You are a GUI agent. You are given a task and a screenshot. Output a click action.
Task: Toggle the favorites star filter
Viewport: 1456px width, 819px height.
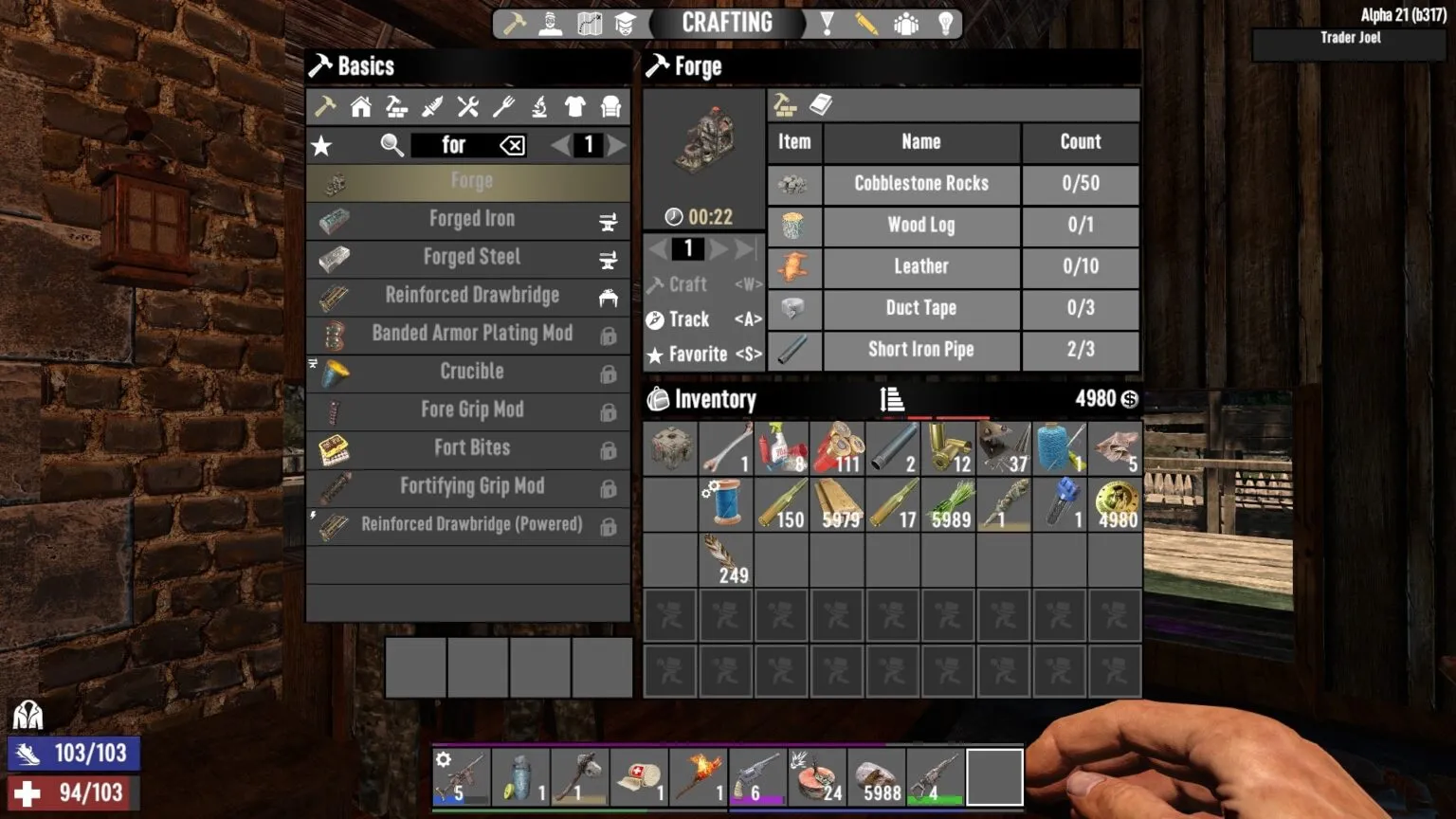(322, 145)
